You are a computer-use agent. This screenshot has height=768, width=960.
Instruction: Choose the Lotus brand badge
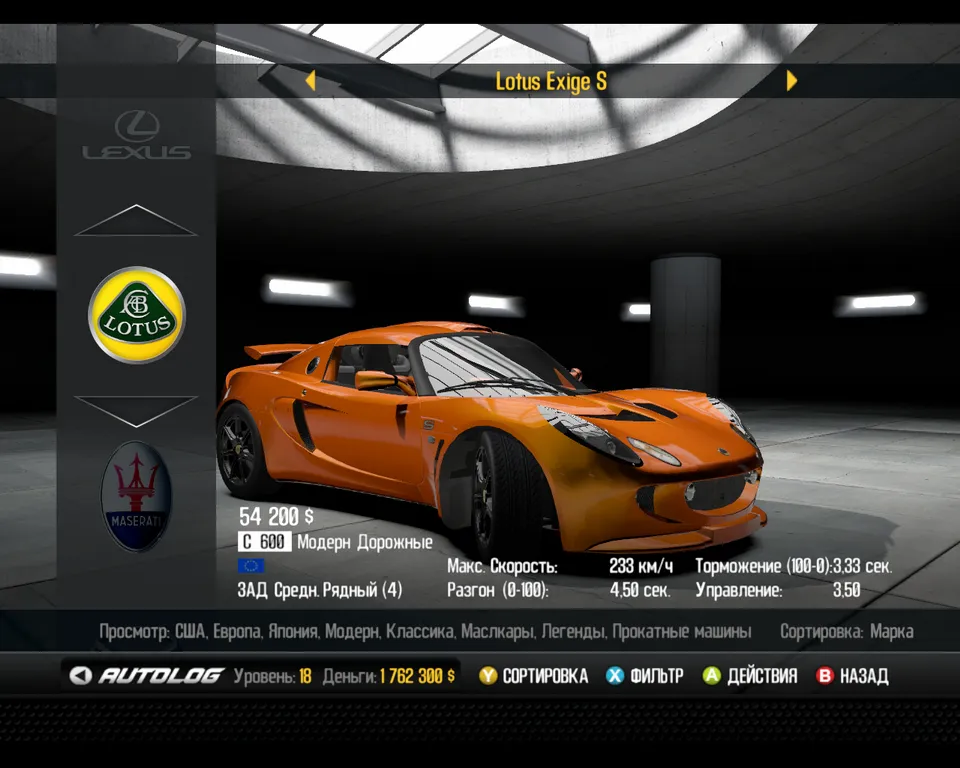pos(137,314)
